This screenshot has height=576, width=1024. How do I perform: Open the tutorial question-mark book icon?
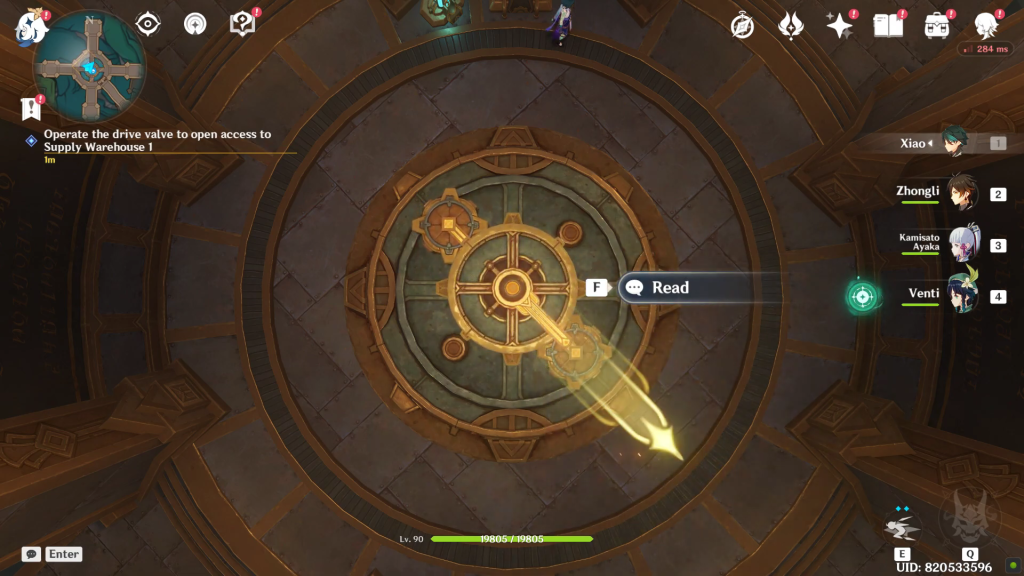click(243, 23)
